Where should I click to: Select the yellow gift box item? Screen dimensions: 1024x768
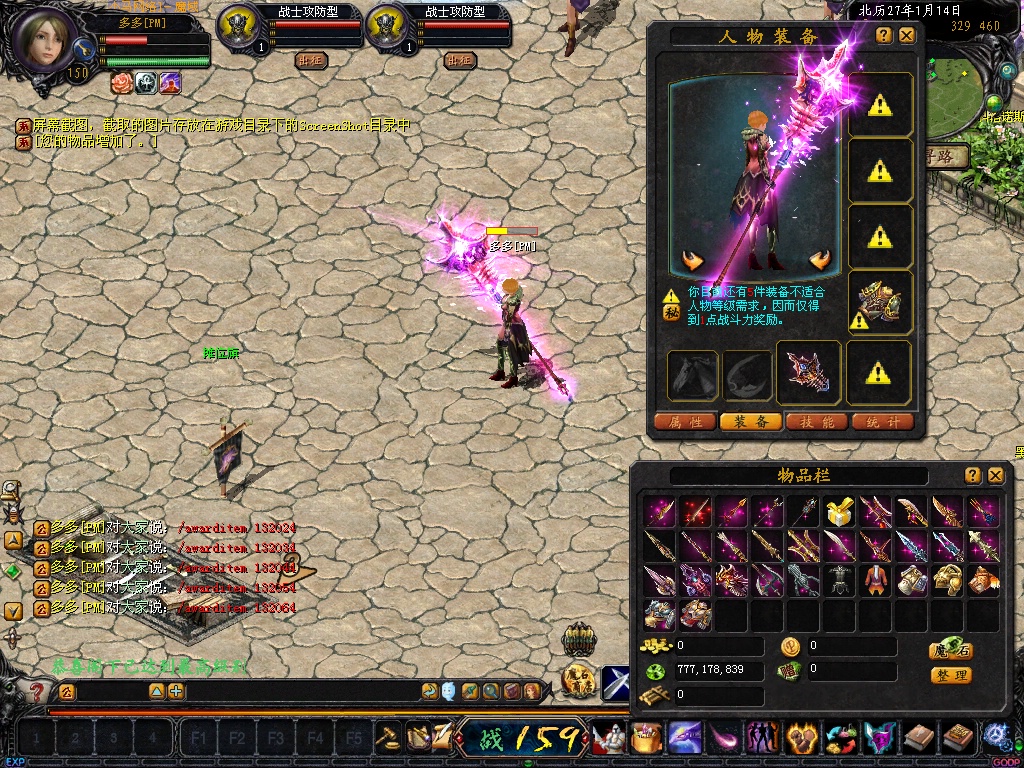(838, 513)
